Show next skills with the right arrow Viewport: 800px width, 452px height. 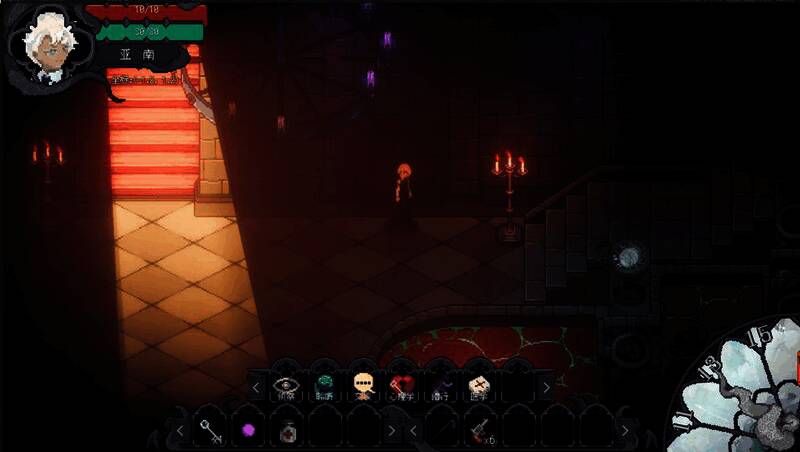[x=546, y=386]
